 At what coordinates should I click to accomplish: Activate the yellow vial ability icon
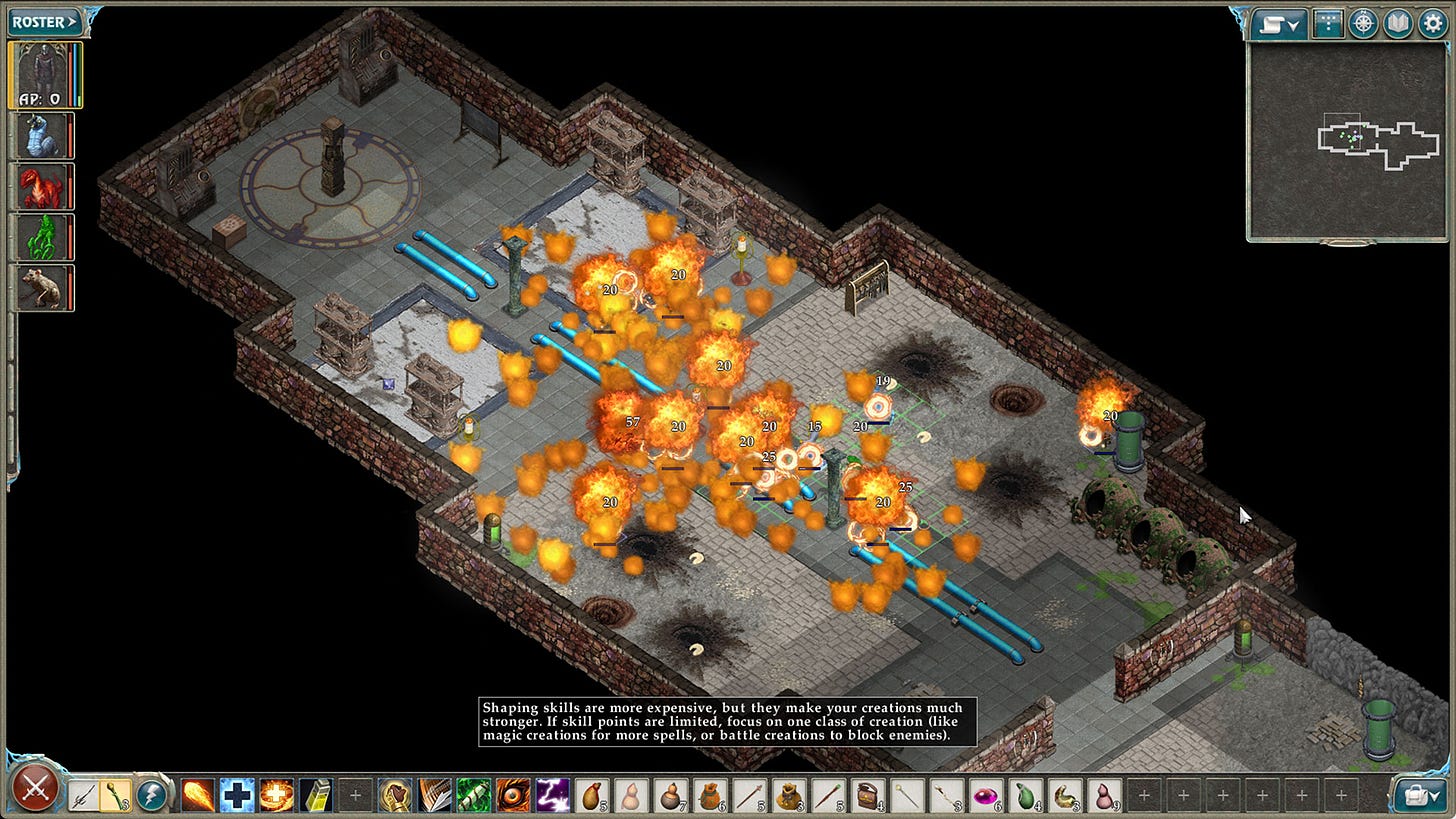click(x=316, y=796)
